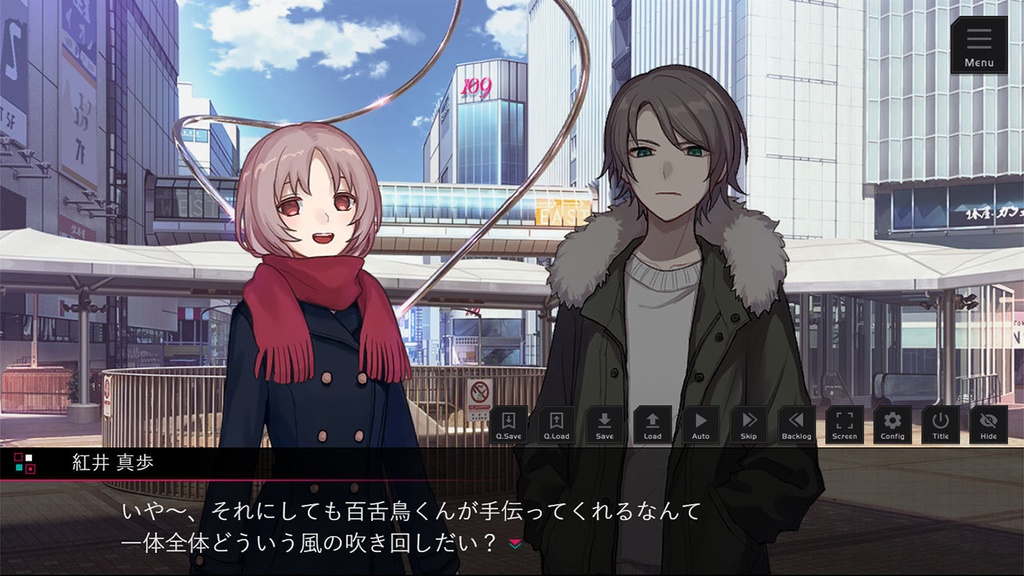Click the red advance-text arrow
The width and height of the screenshot is (1024, 576).
(516, 543)
